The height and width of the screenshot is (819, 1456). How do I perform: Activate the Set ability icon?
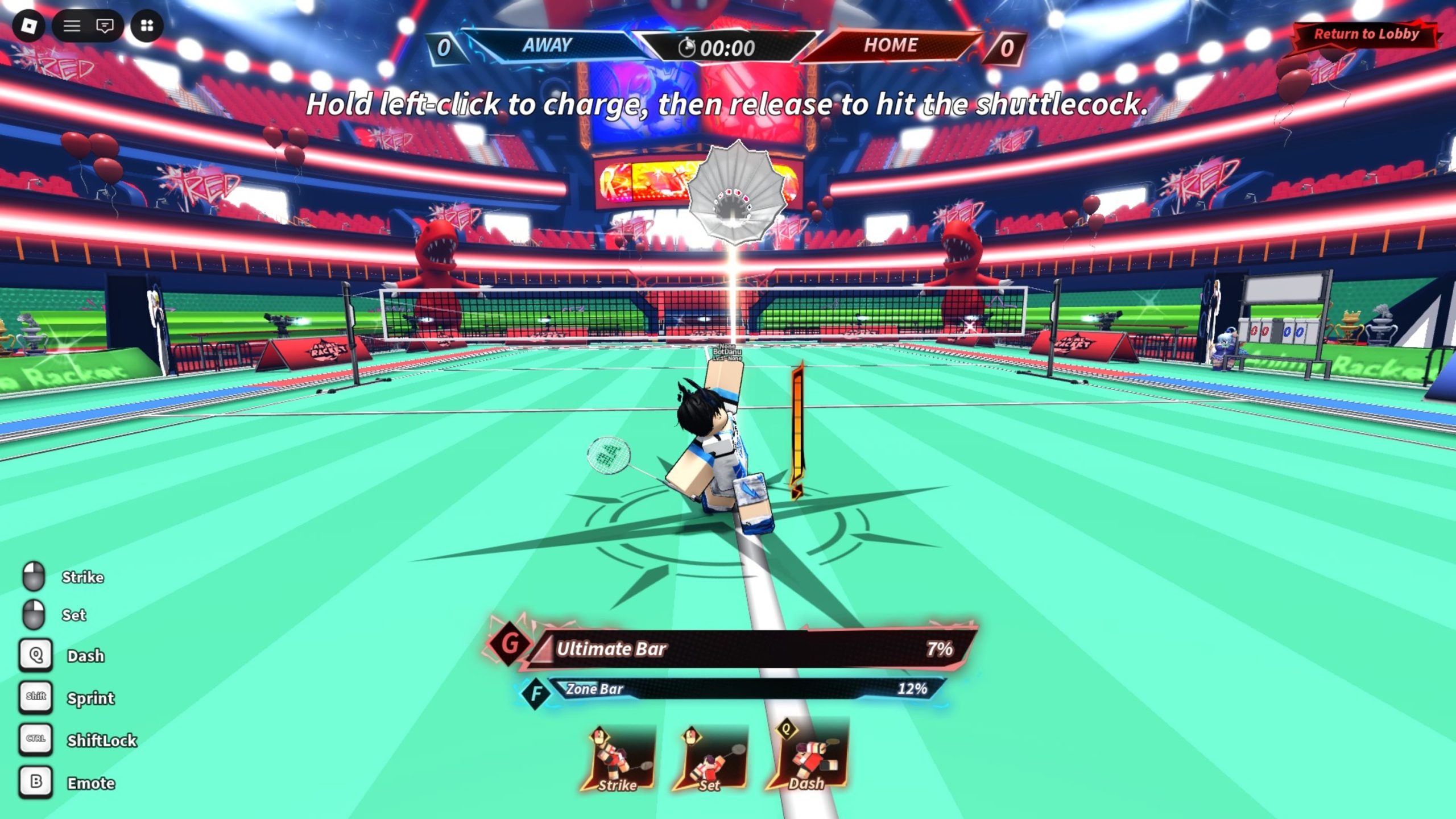710,759
